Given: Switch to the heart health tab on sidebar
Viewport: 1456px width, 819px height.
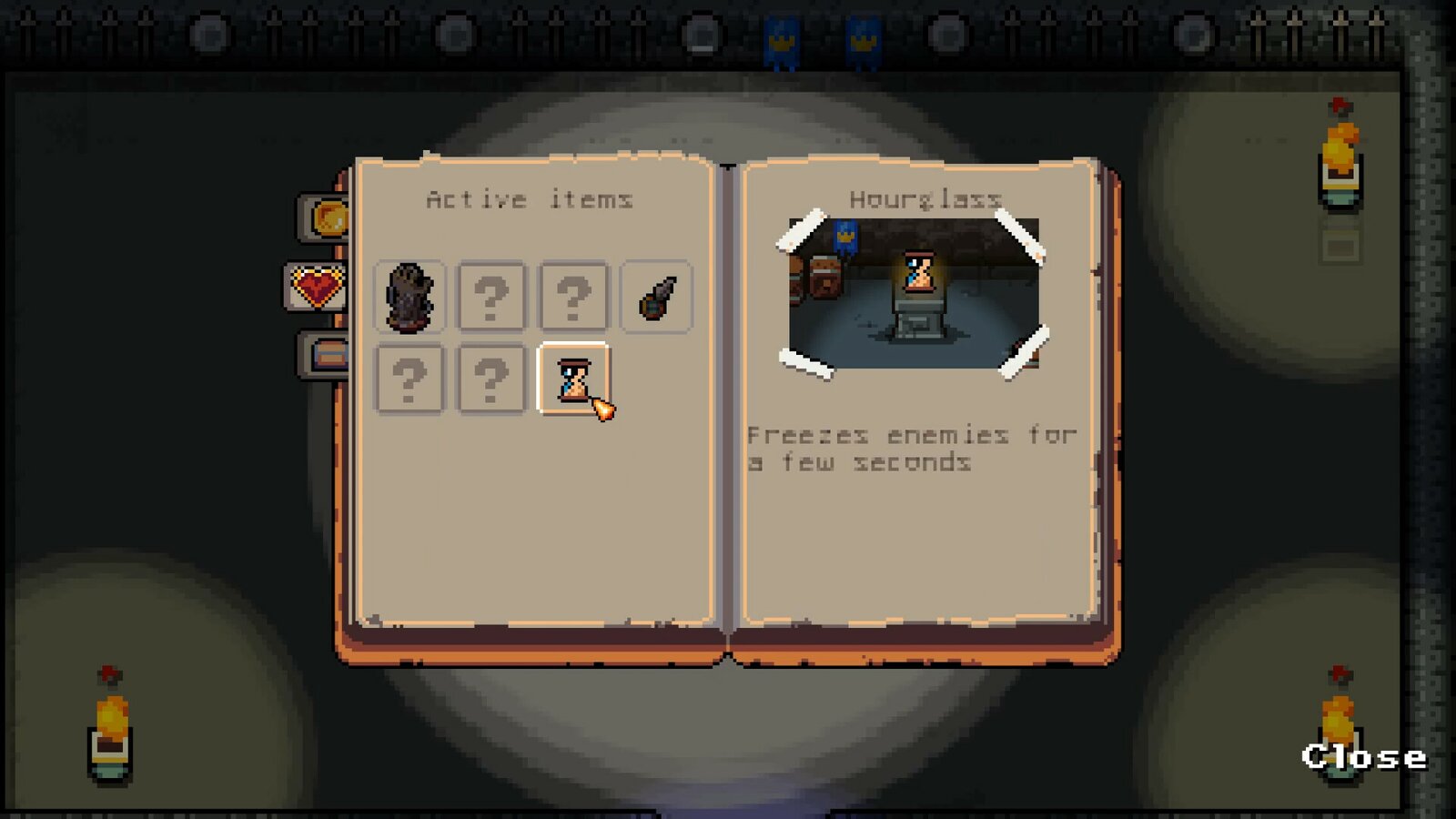Looking at the screenshot, I should click(318, 287).
